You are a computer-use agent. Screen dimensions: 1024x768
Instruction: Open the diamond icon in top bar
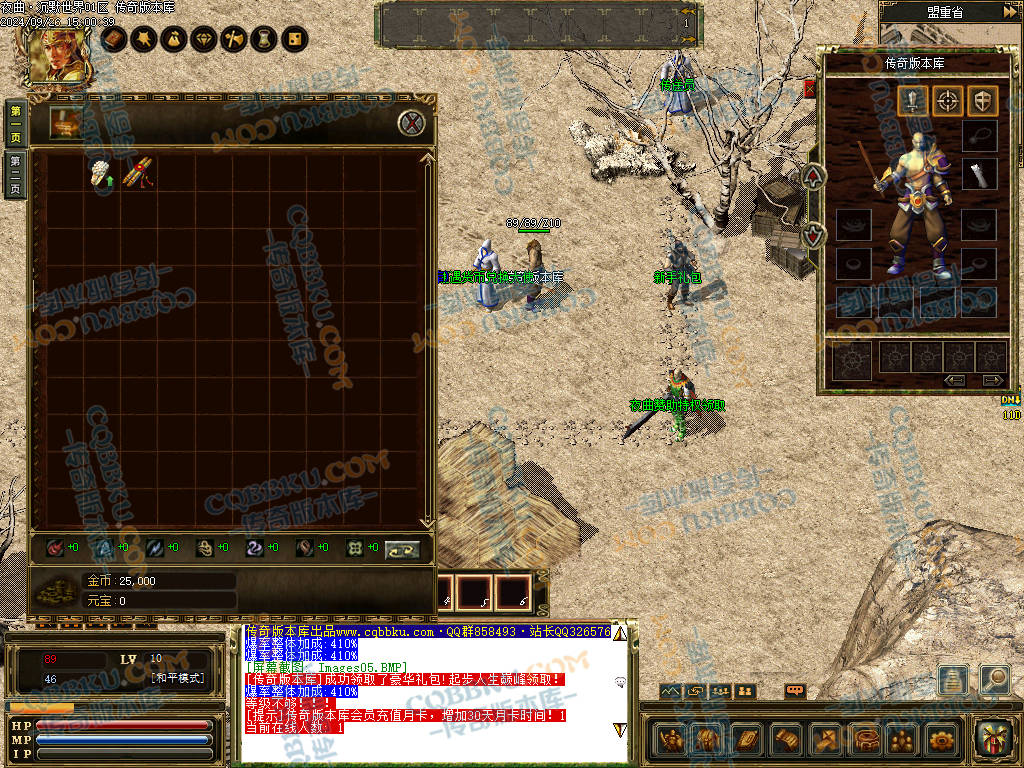click(x=204, y=39)
